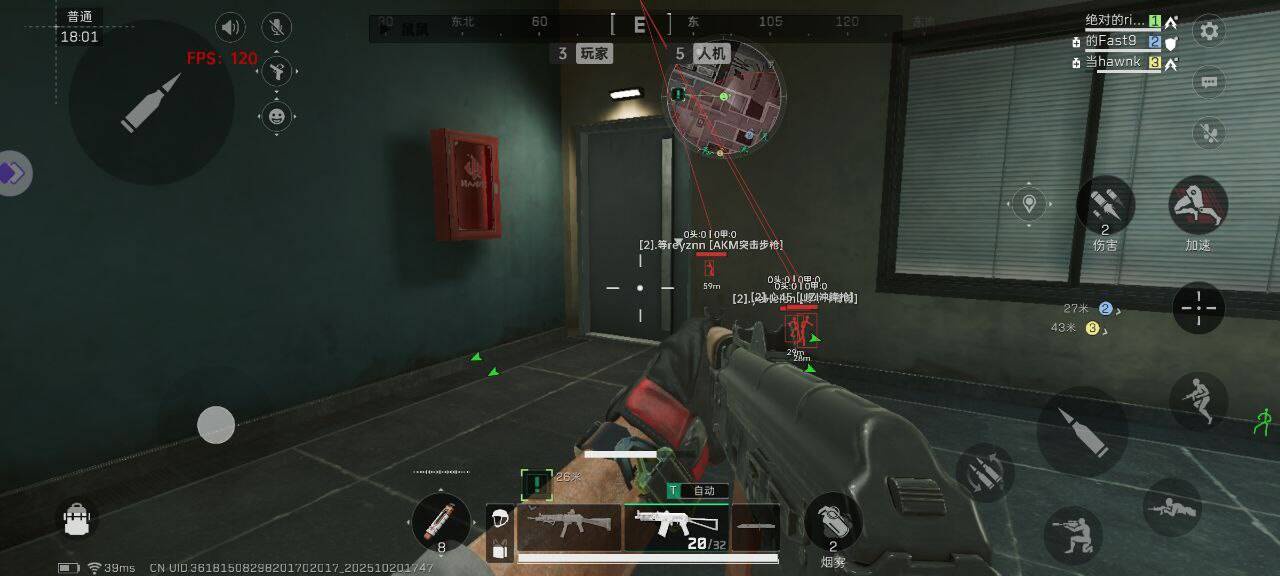Select the active white rifle slot
Viewport: 1280px width, 576px height.
[x=676, y=526]
